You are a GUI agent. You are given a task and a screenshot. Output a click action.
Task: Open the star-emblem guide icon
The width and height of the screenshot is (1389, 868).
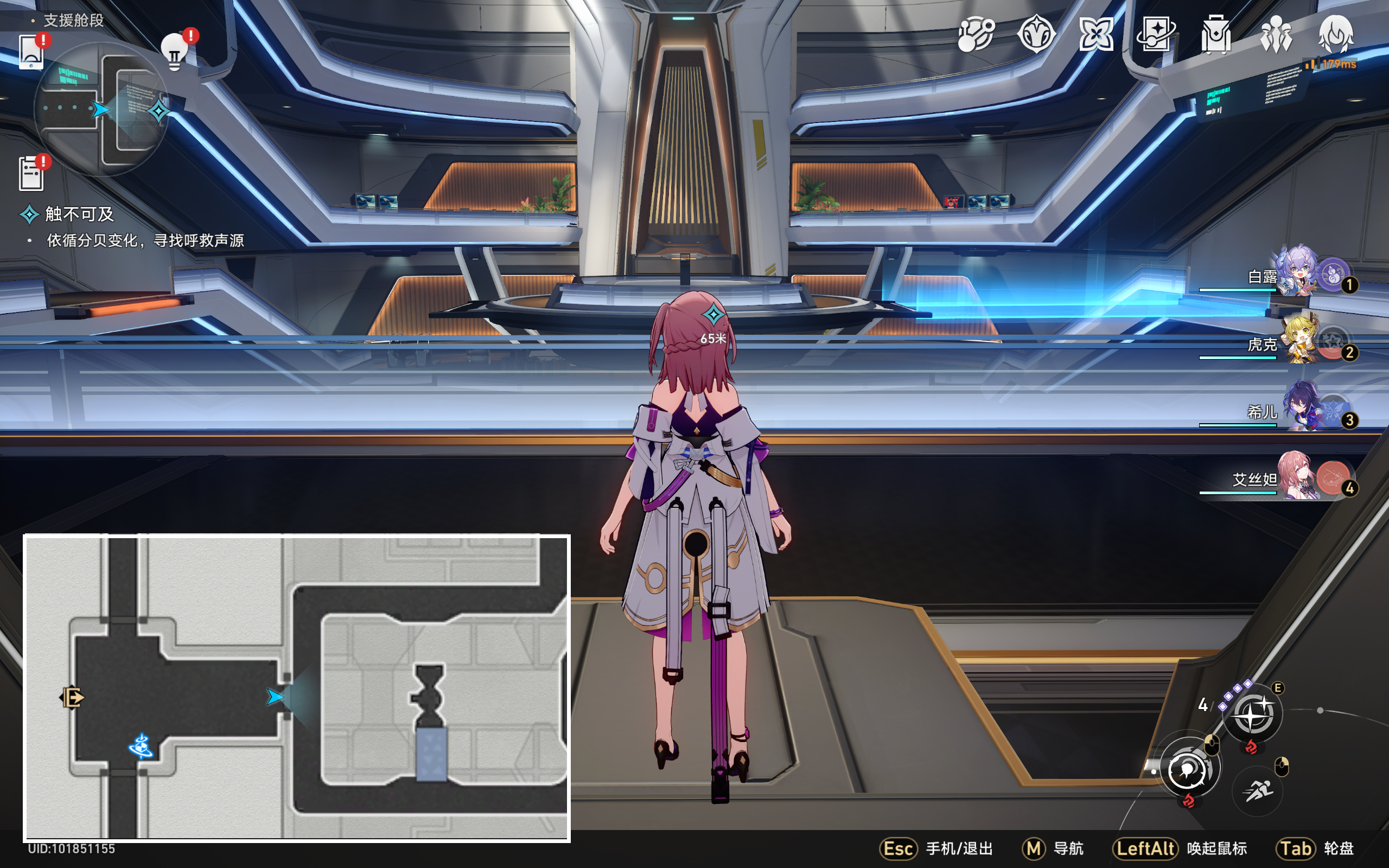pos(1036,34)
